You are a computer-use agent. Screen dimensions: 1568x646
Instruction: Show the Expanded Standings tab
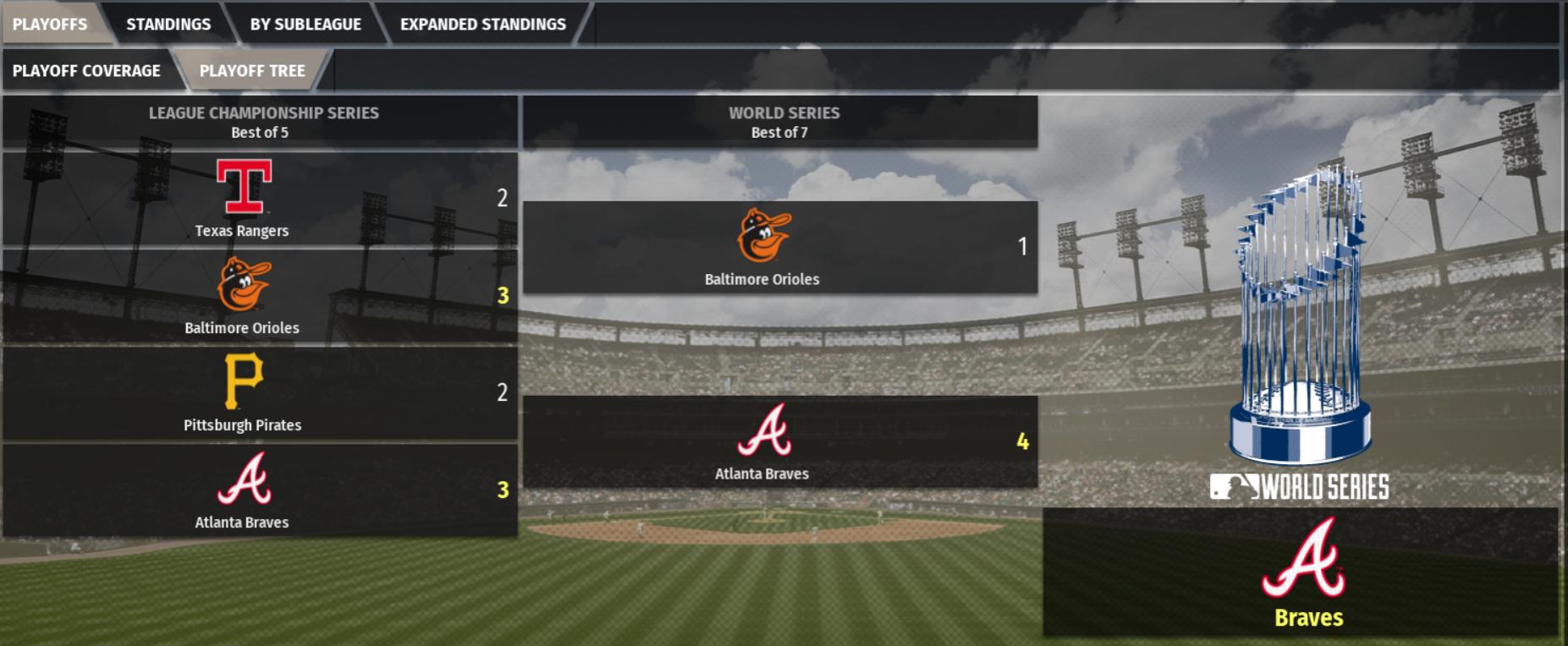pyautogui.click(x=482, y=24)
